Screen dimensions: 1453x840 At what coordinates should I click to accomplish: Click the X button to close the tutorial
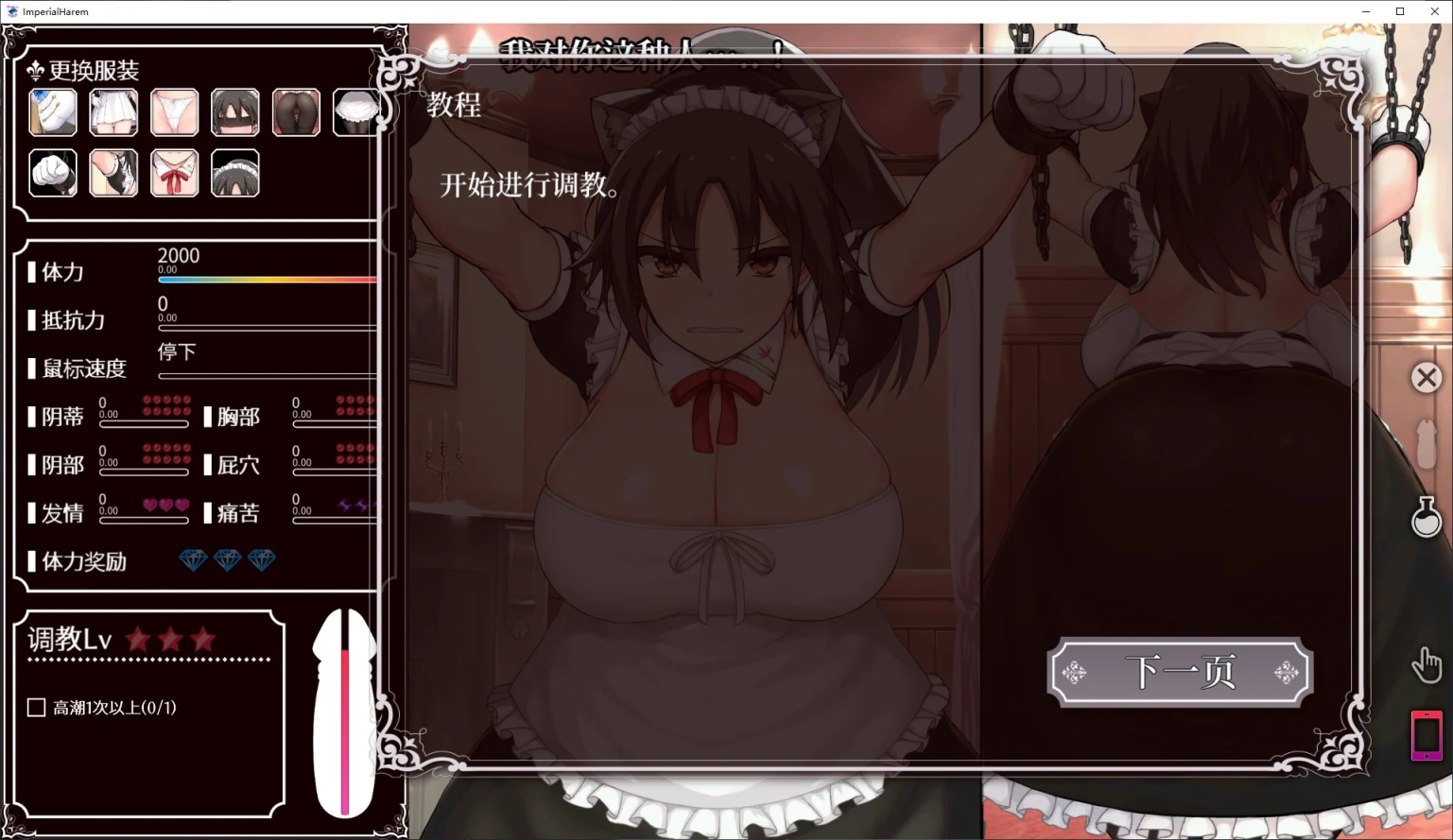point(1427,376)
